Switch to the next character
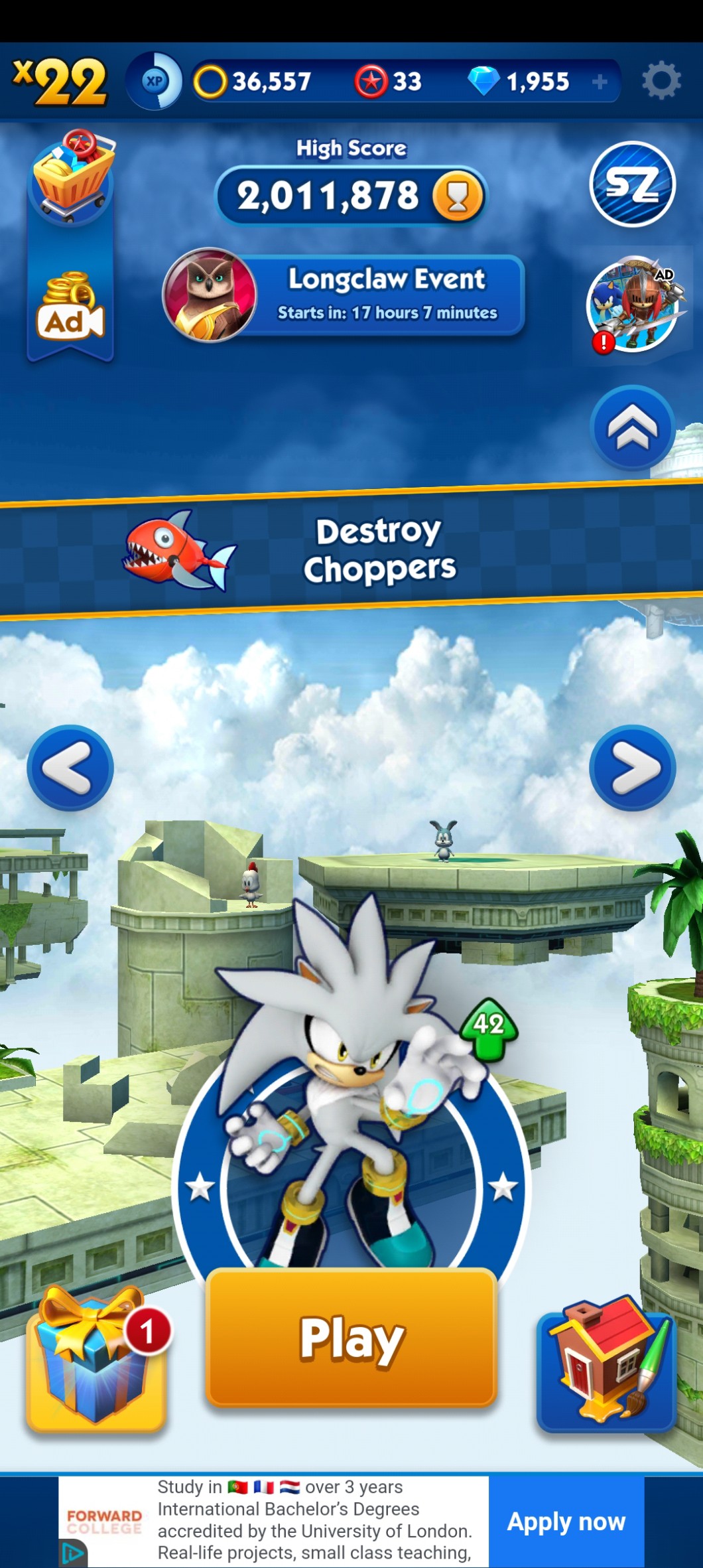The image size is (703, 1568). pyautogui.click(x=632, y=768)
